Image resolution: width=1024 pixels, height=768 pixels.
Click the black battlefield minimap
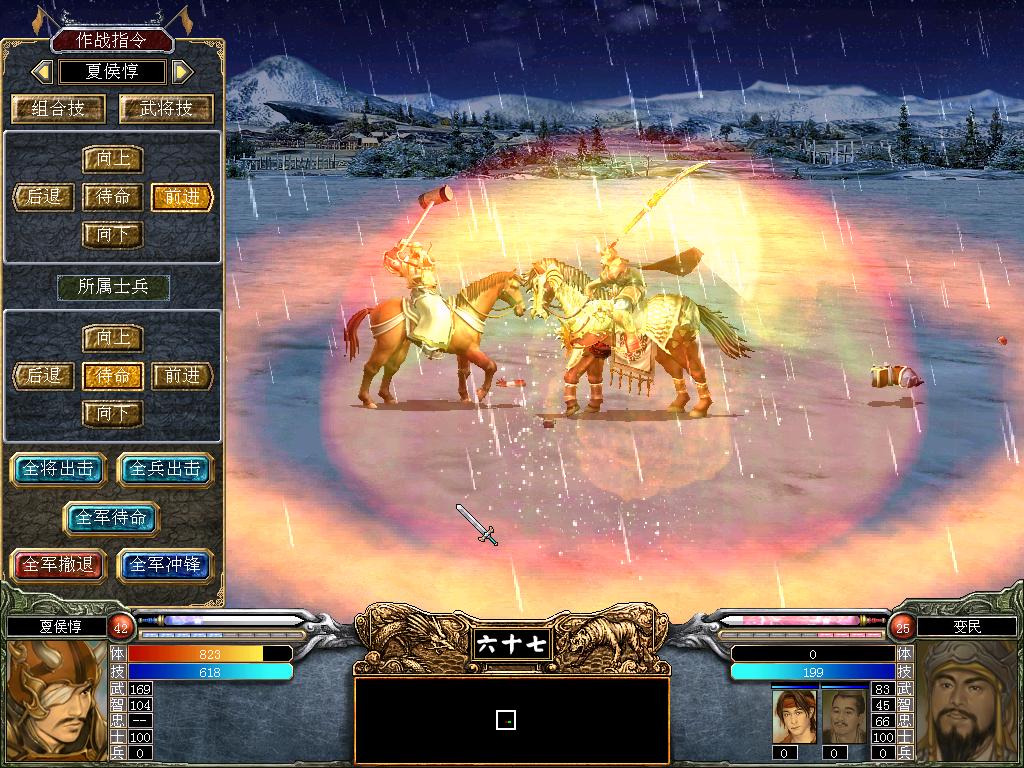(511, 720)
